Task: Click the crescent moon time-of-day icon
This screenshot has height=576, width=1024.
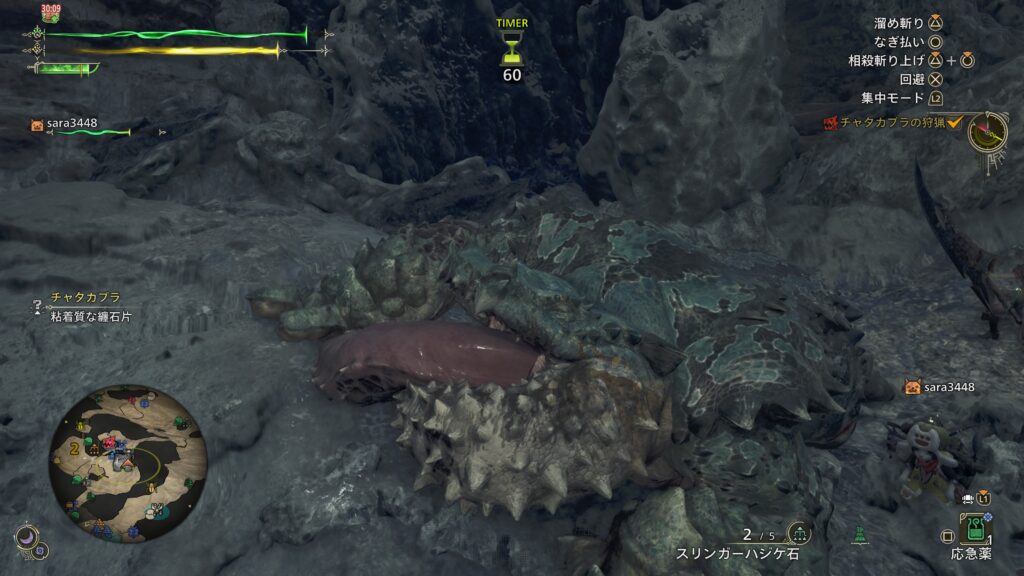Action: (26, 538)
